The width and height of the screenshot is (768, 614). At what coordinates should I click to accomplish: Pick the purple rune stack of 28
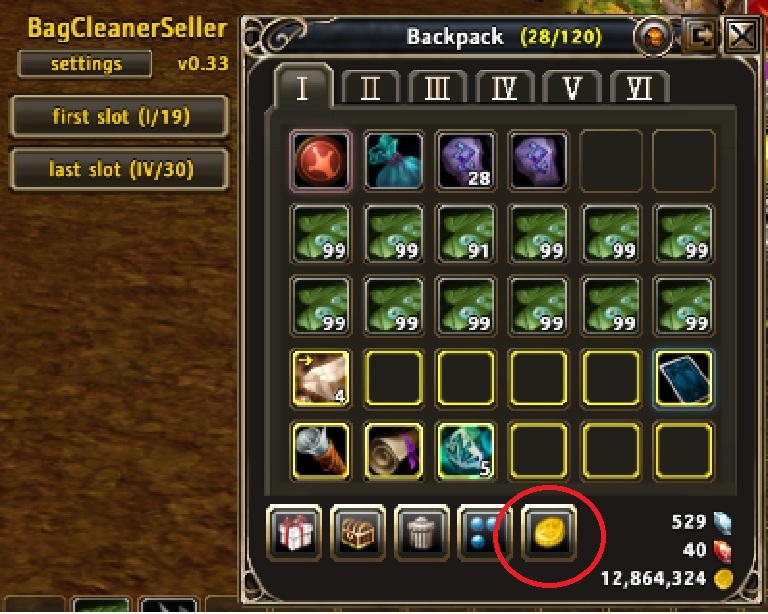coord(466,160)
